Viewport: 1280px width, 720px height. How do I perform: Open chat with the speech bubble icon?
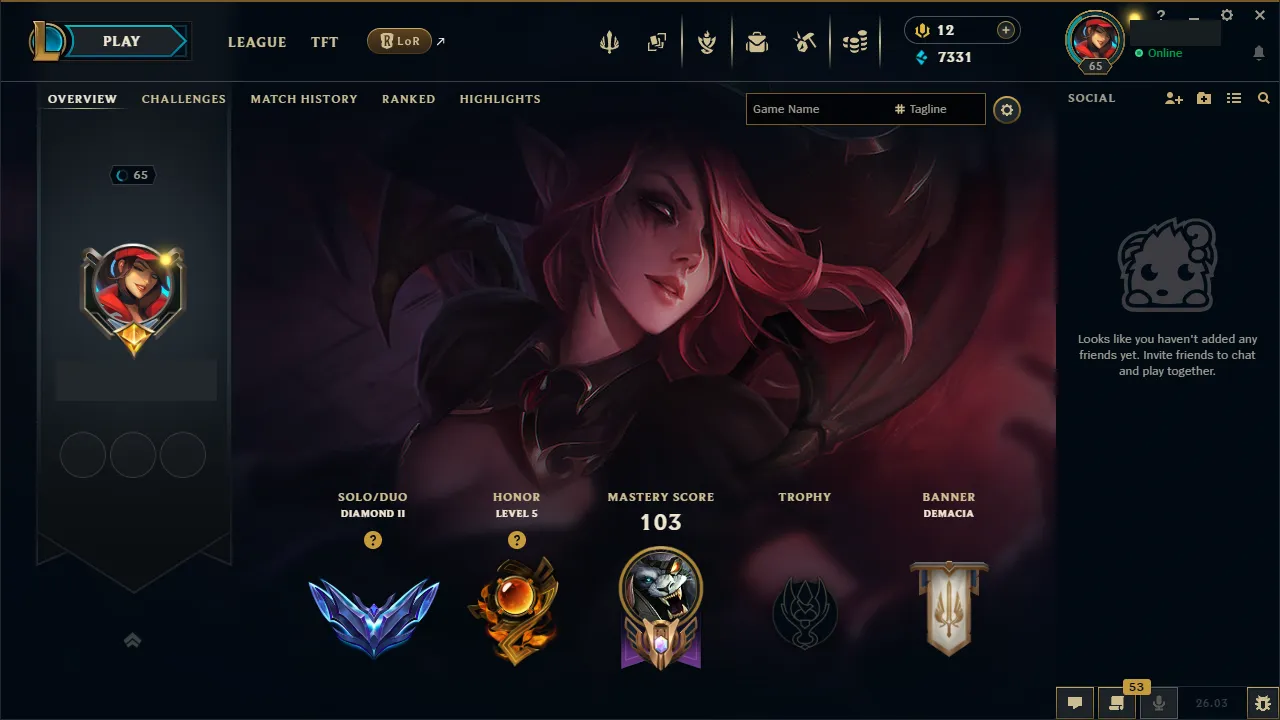(1074, 703)
